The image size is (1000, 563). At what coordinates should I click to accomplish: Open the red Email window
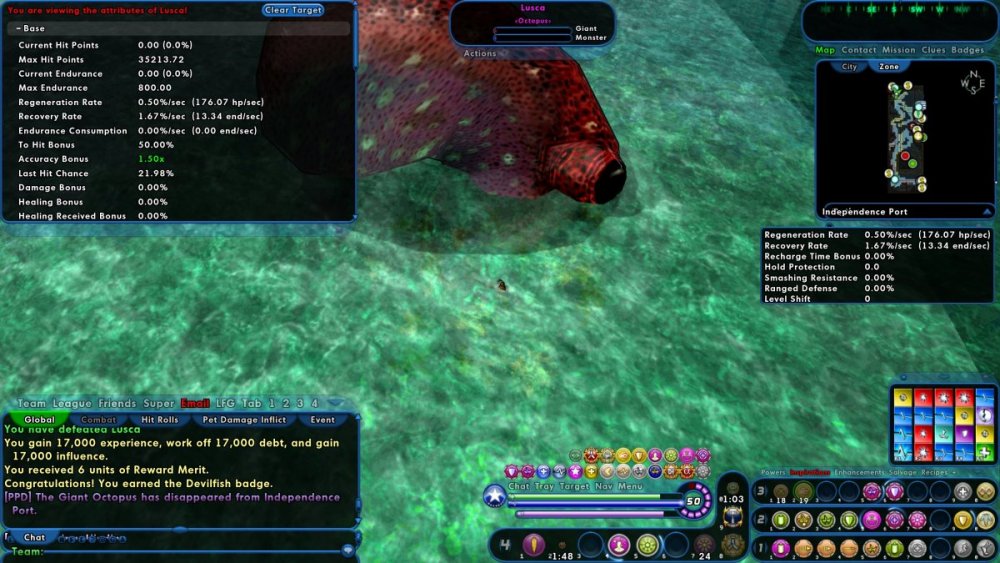(195, 404)
